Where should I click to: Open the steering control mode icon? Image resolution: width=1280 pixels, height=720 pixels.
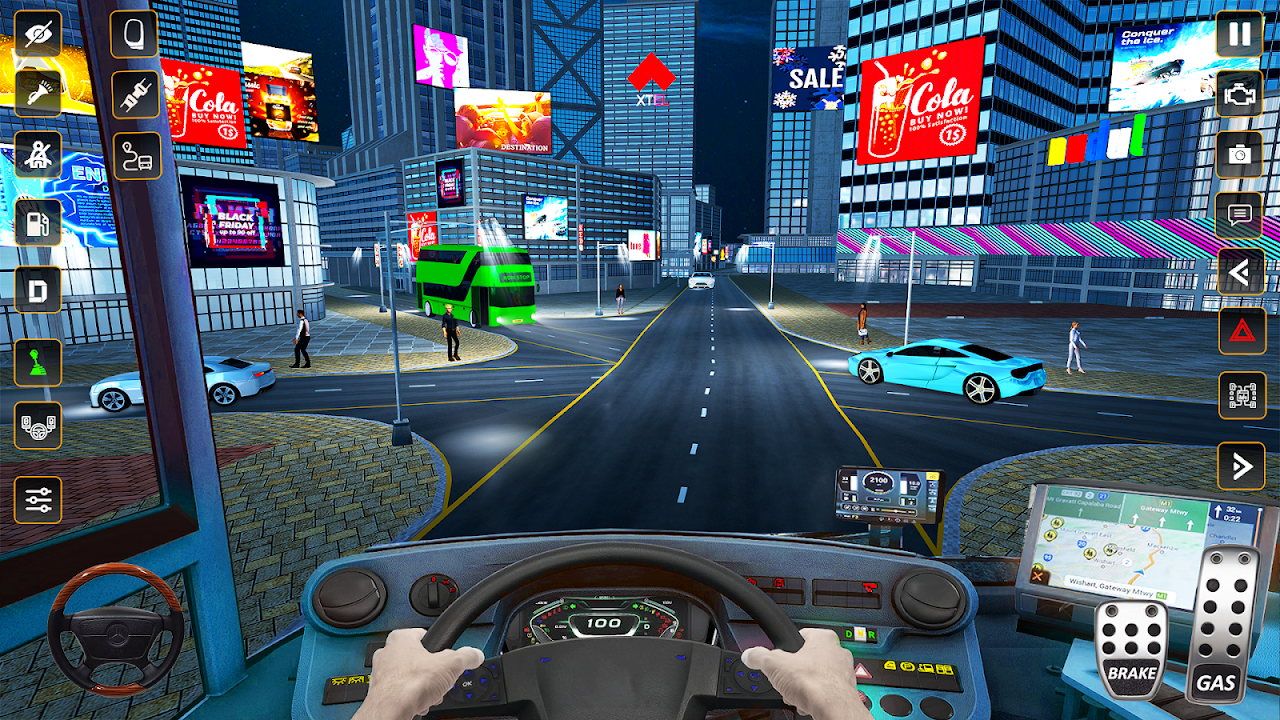[x=36, y=424]
